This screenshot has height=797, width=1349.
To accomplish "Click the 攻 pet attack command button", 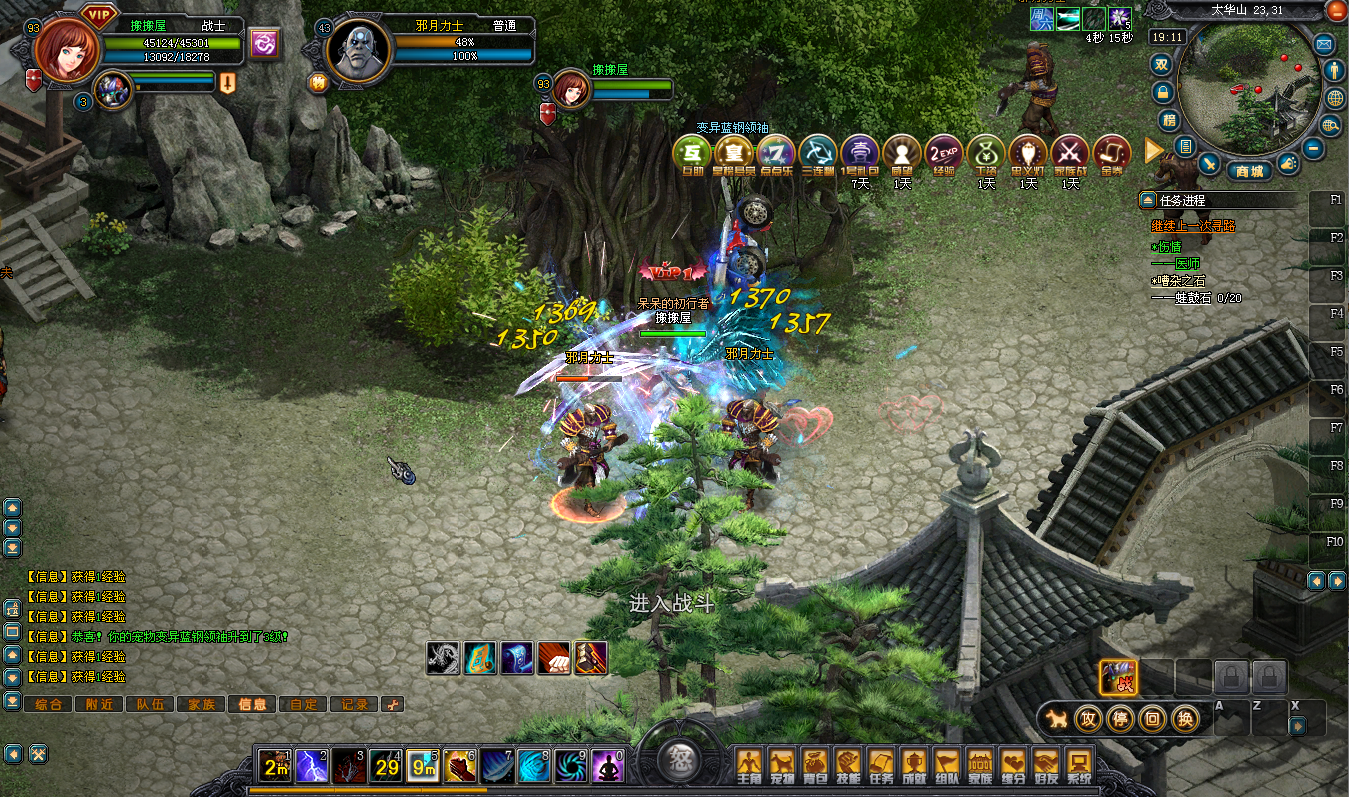I will pyautogui.click(x=1088, y=718).
